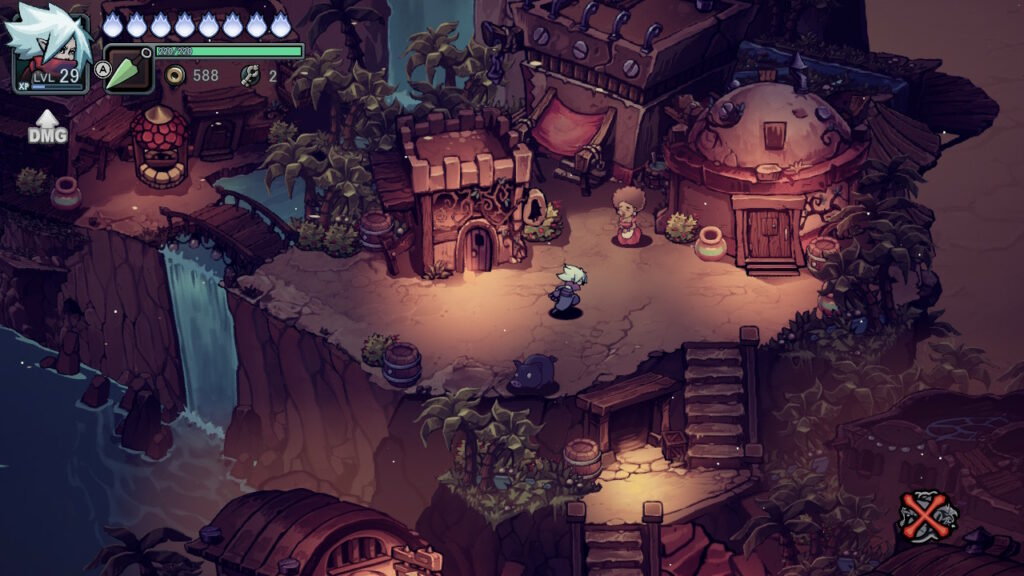This screenshot has width=1024, height=576.
Task: Click the DMG up-arrow buff icon
Action: (47, 127)
